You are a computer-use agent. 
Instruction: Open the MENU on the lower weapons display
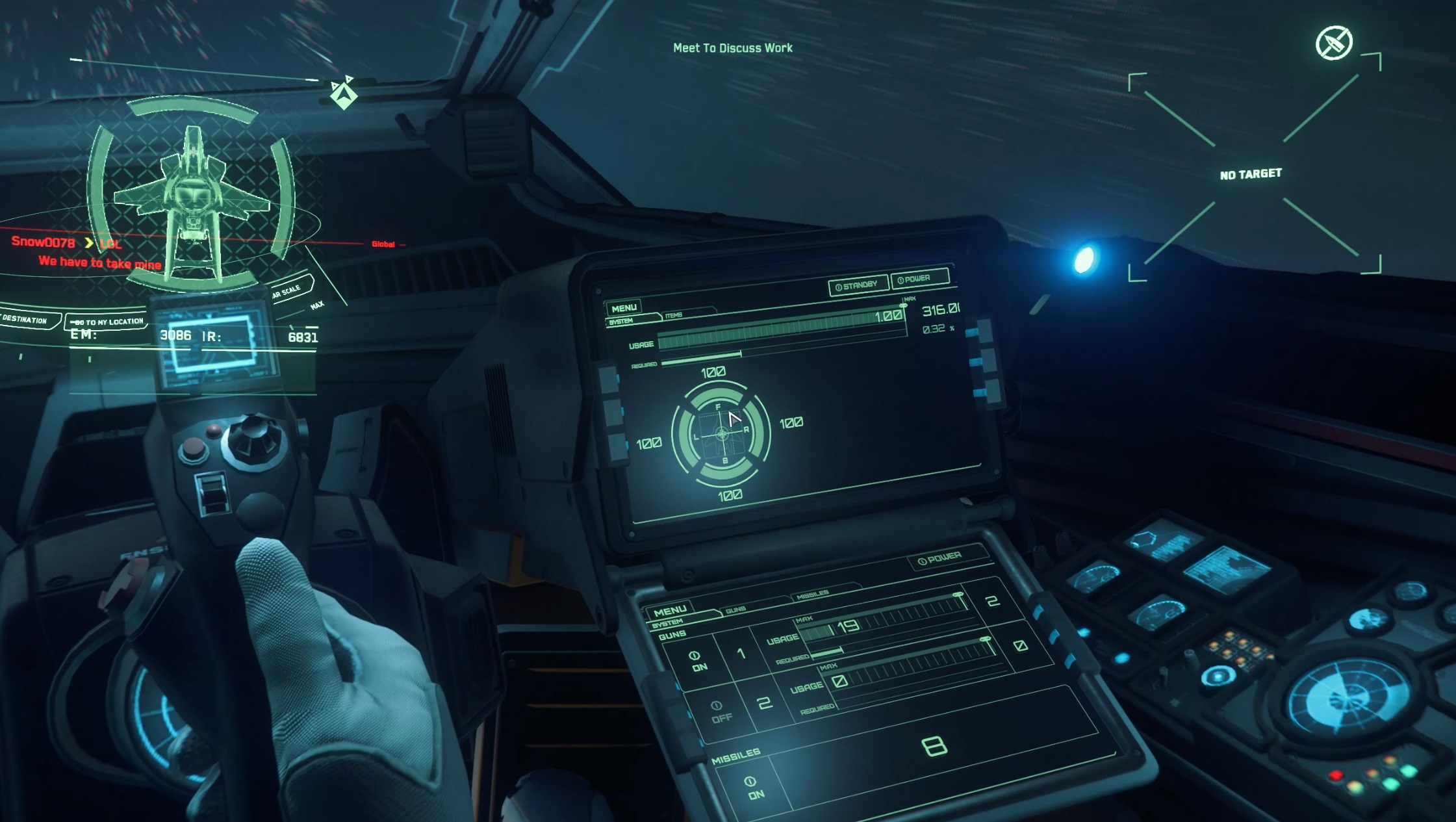tap(670, 611)
